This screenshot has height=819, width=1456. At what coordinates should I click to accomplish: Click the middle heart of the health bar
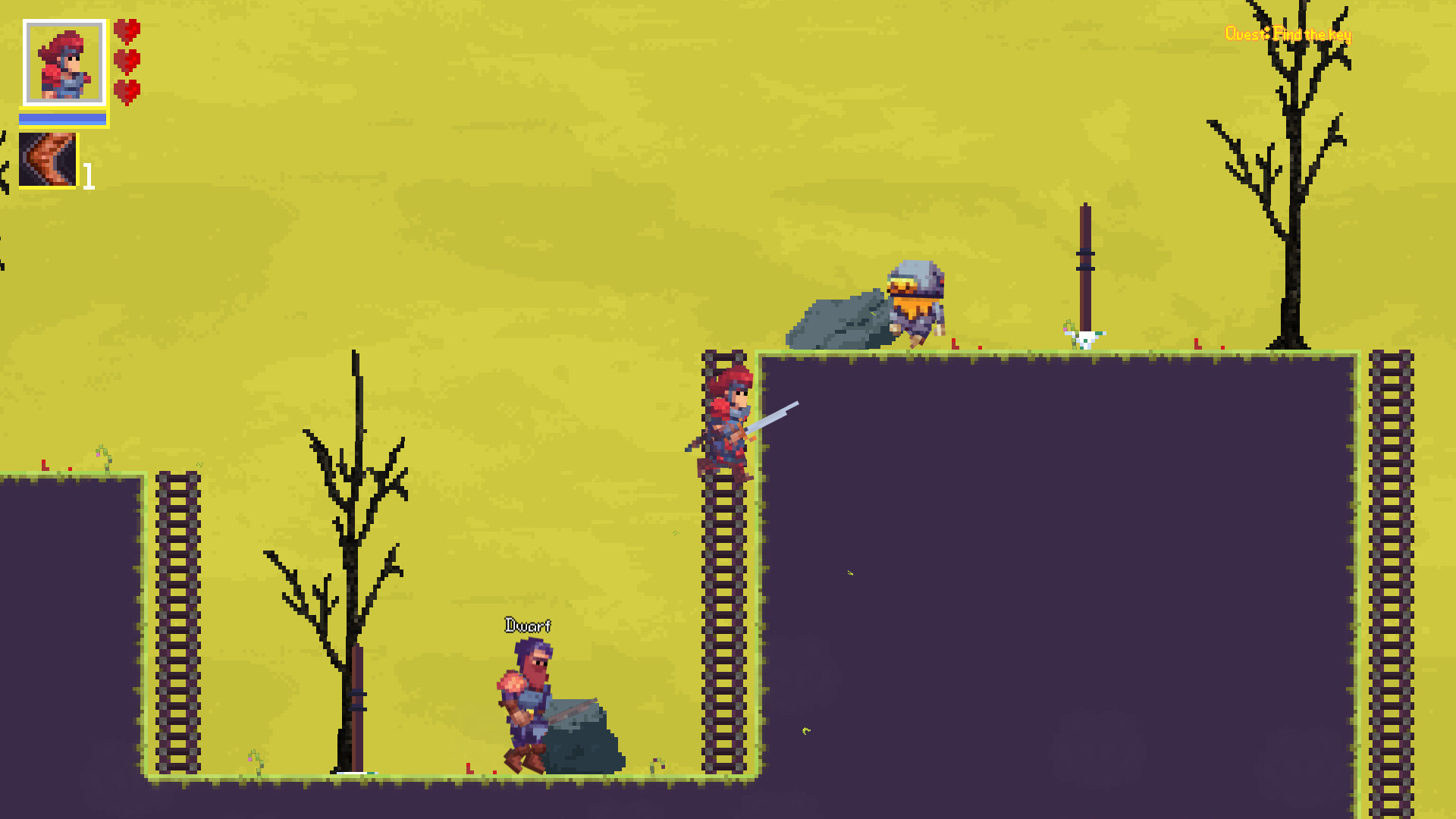tap(126, 61)
